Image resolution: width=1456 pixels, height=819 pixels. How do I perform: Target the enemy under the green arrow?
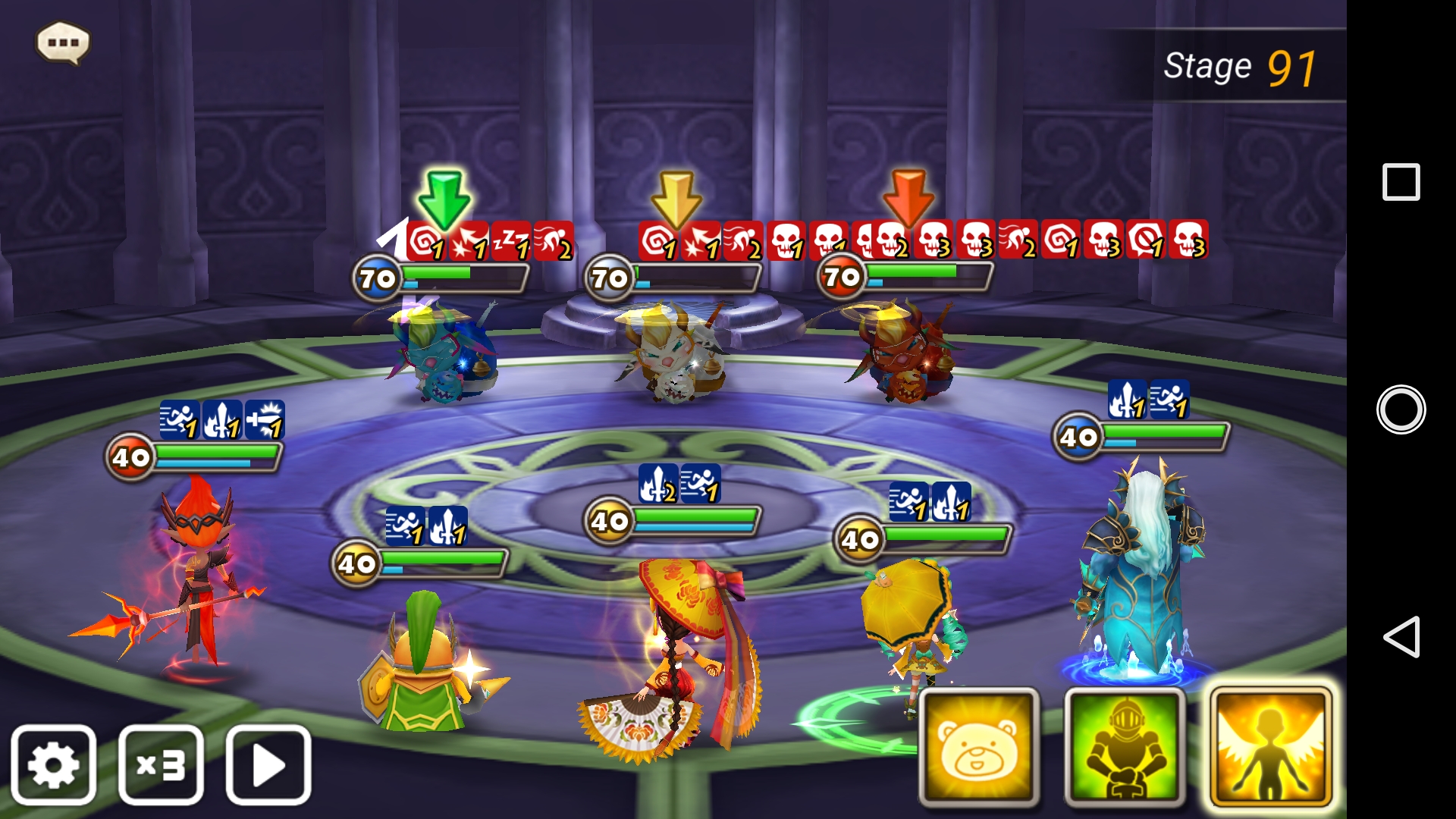pos(444,353)
